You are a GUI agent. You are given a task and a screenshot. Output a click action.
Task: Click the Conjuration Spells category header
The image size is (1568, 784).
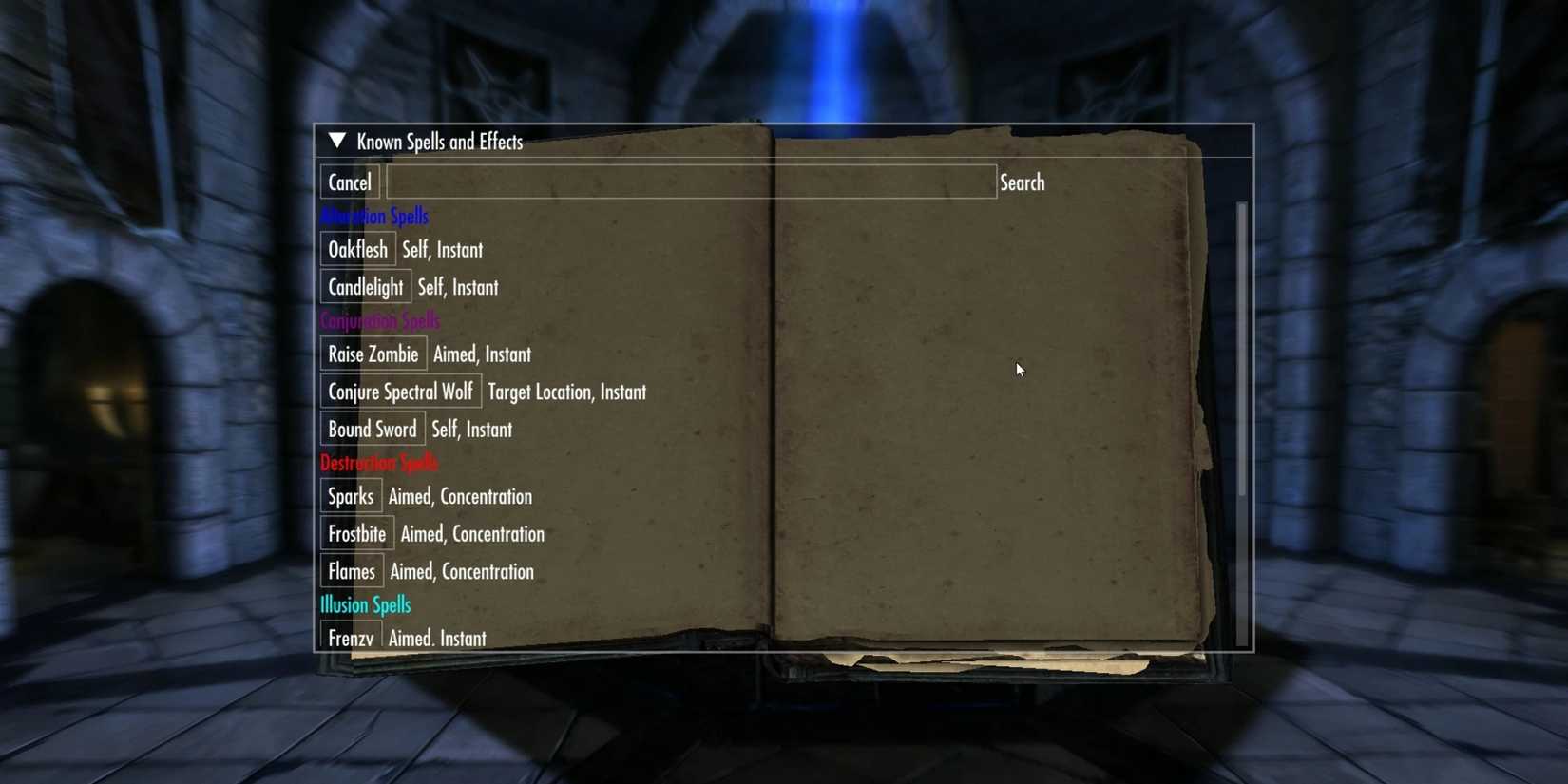pyautogui.click(x=380, y=320)
